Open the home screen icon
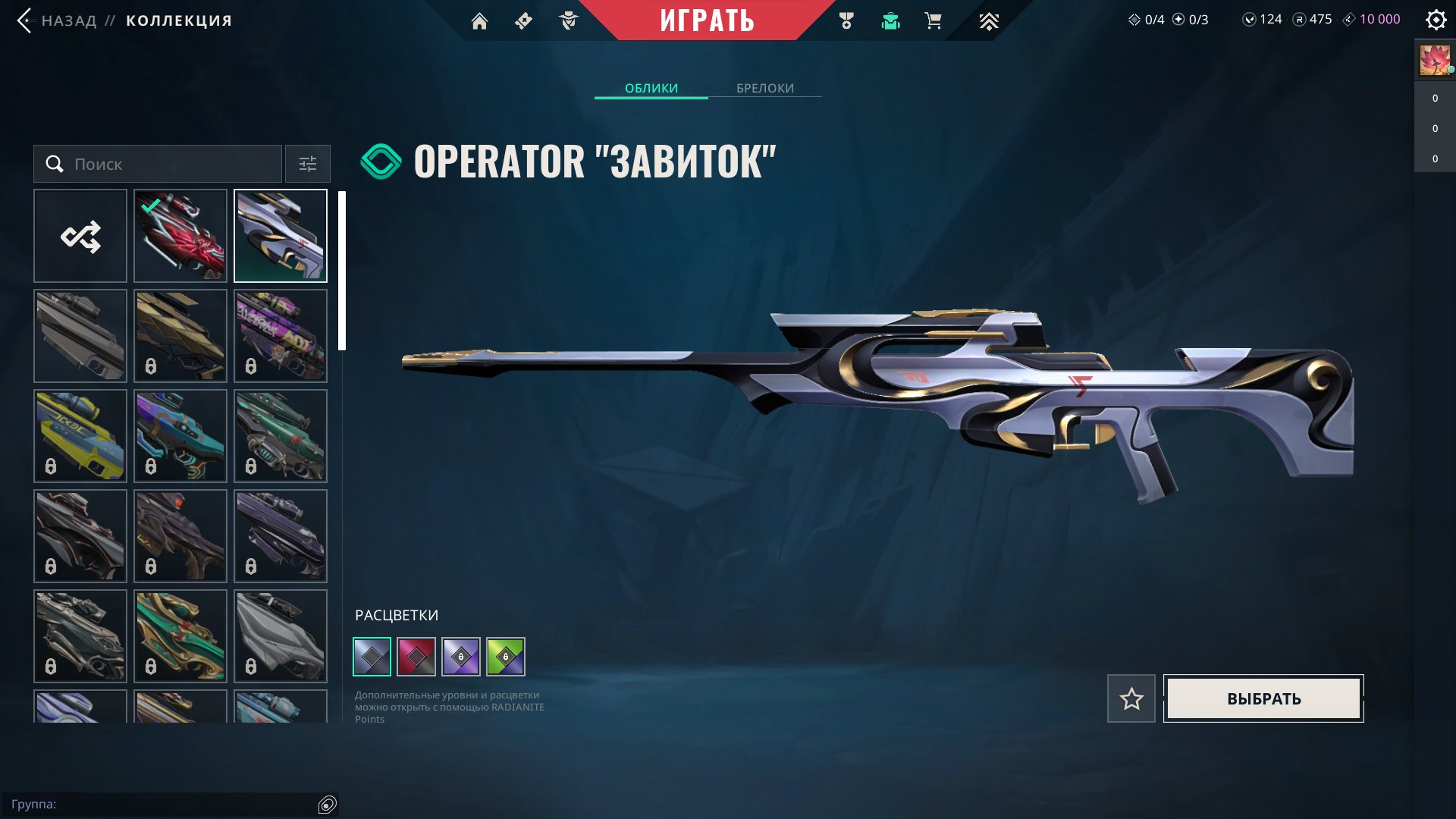The height and width of the screenshot is (819, 1456). [x=479, y=21]
